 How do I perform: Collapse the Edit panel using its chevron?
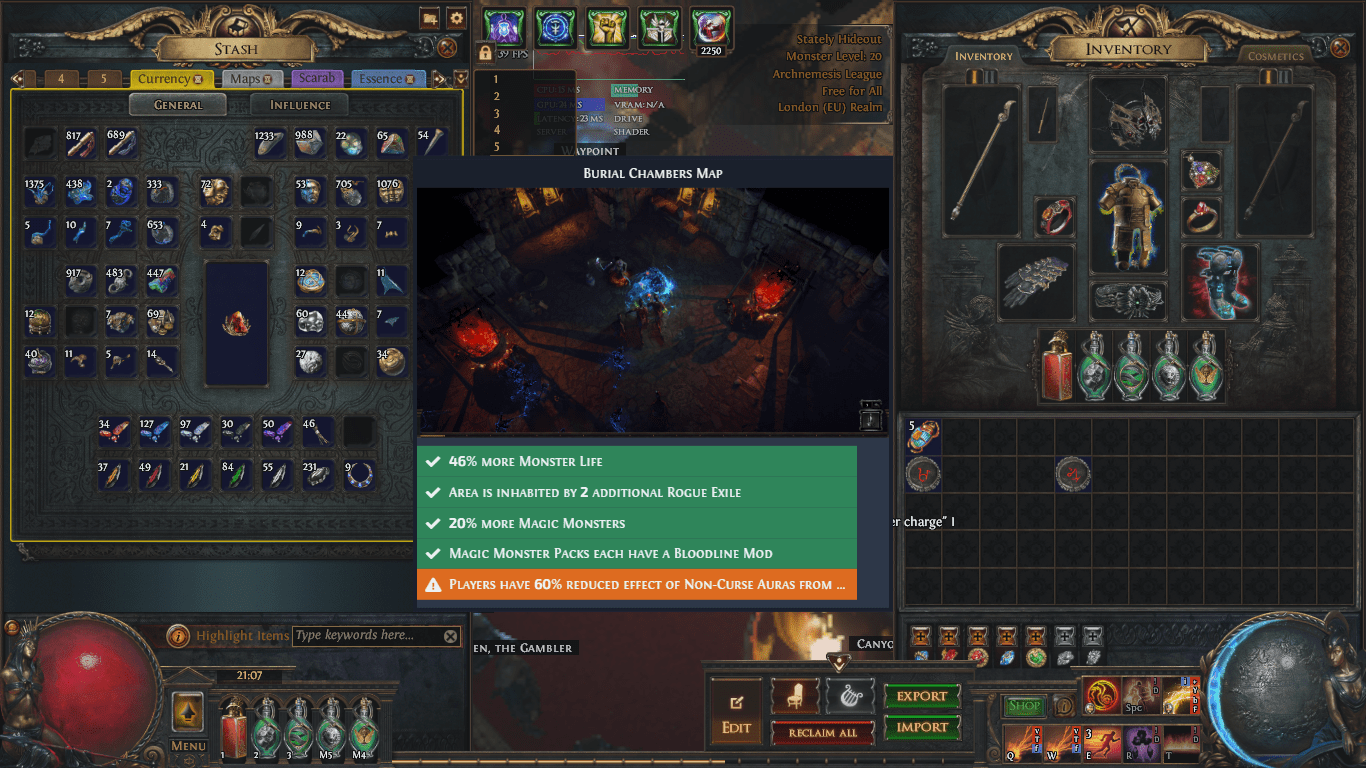pos(840,664)
